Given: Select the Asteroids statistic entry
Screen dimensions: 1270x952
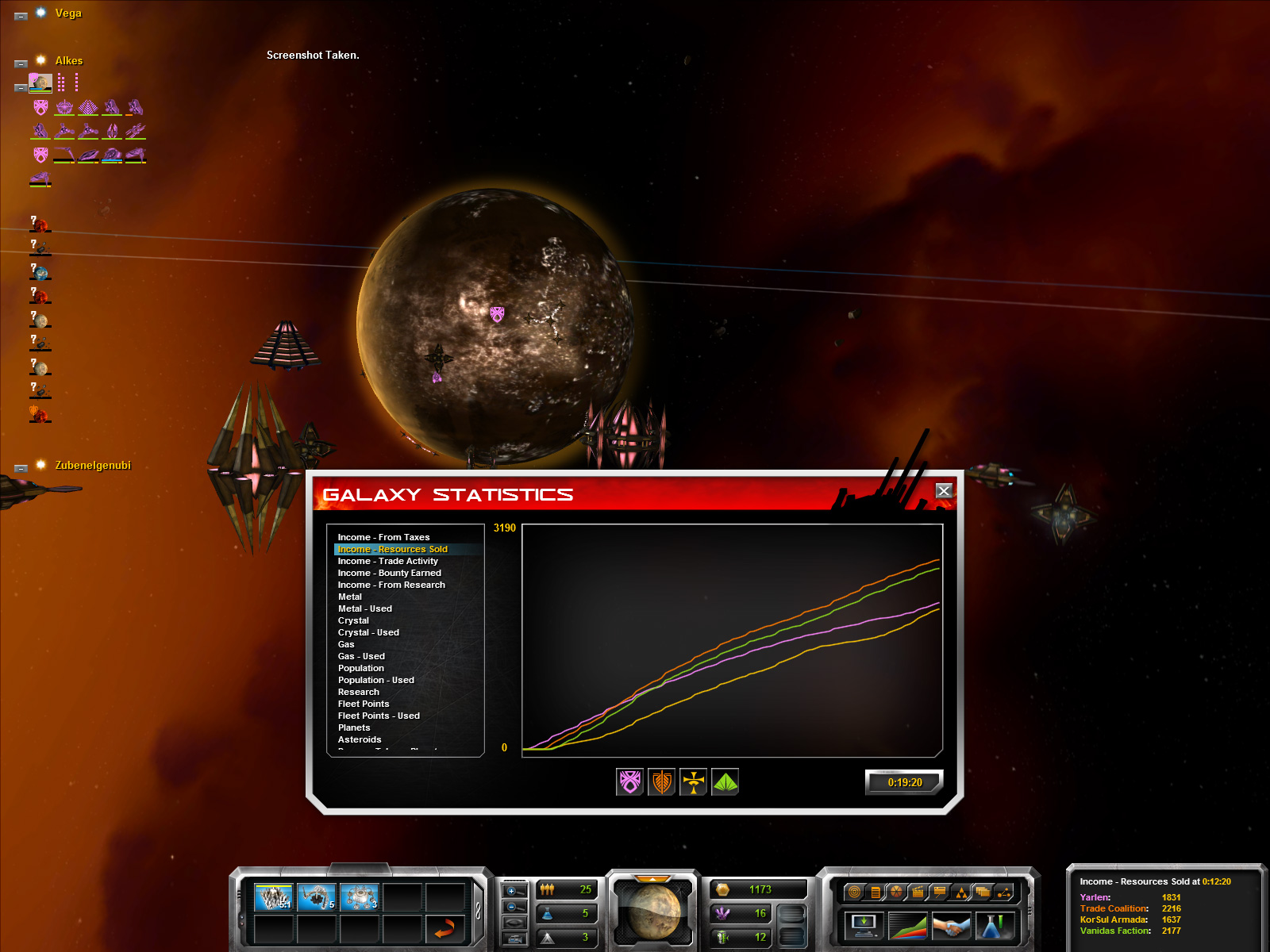Looking at the screenshot, I should click(360, 739).
